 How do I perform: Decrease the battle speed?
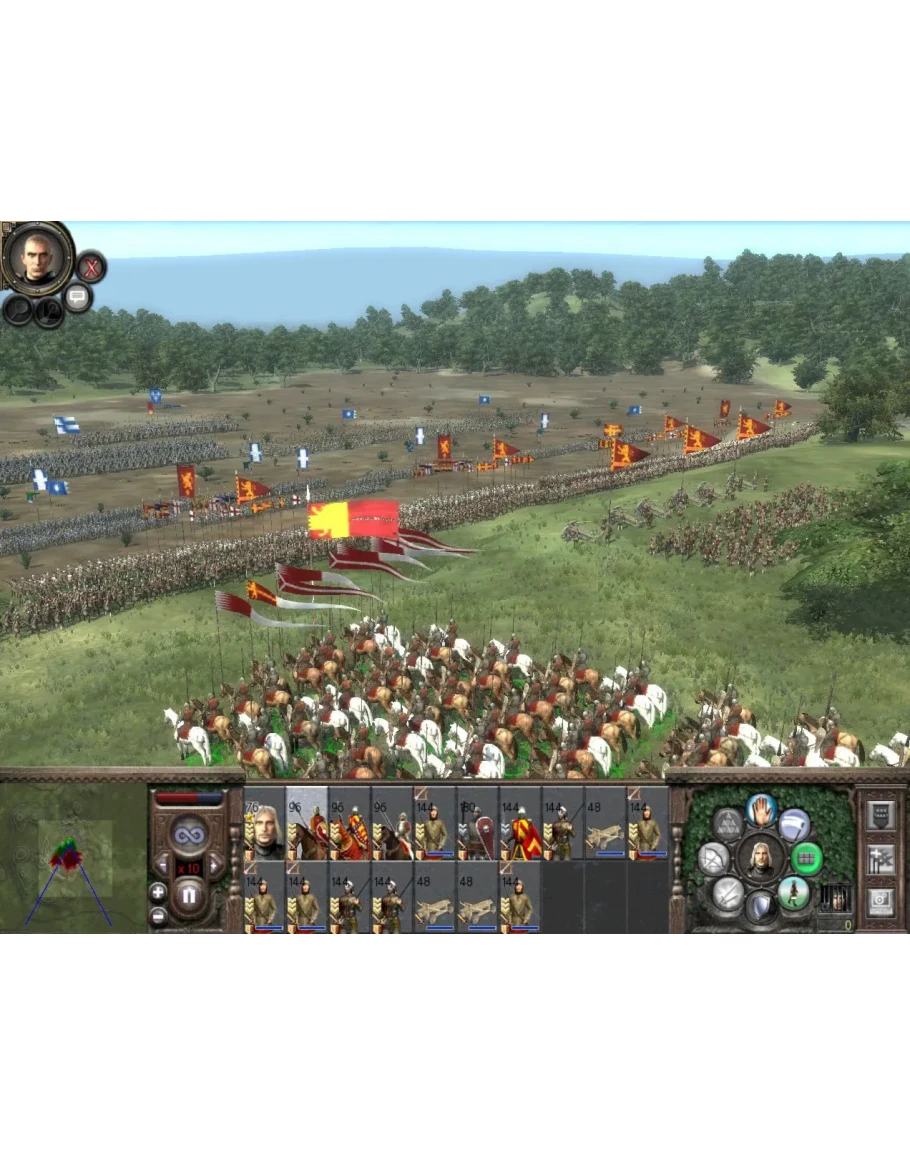(x=161, y=864)
